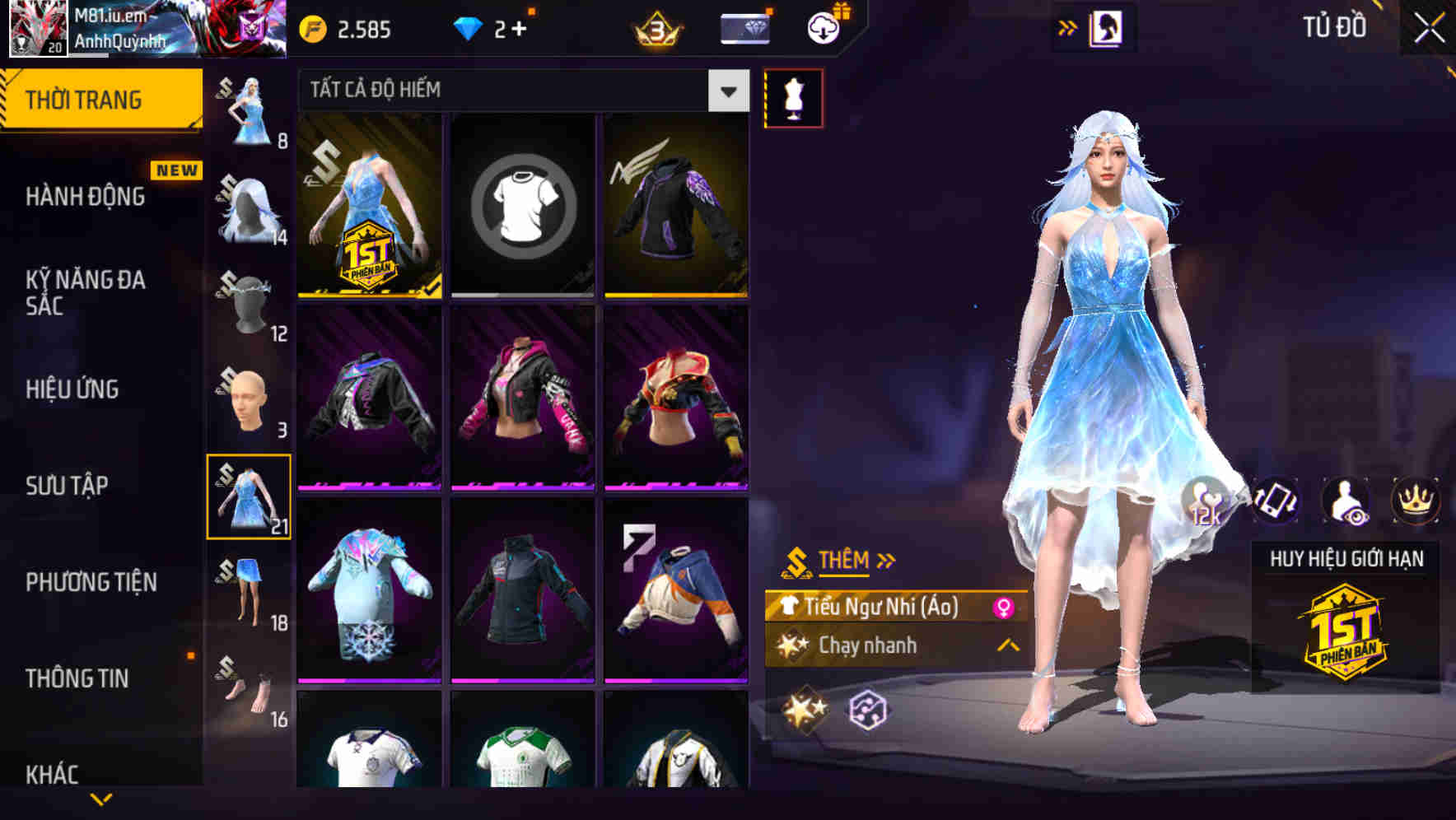
Task: Click the THÊM link above the item name
Action: click(x=846, y=560)
